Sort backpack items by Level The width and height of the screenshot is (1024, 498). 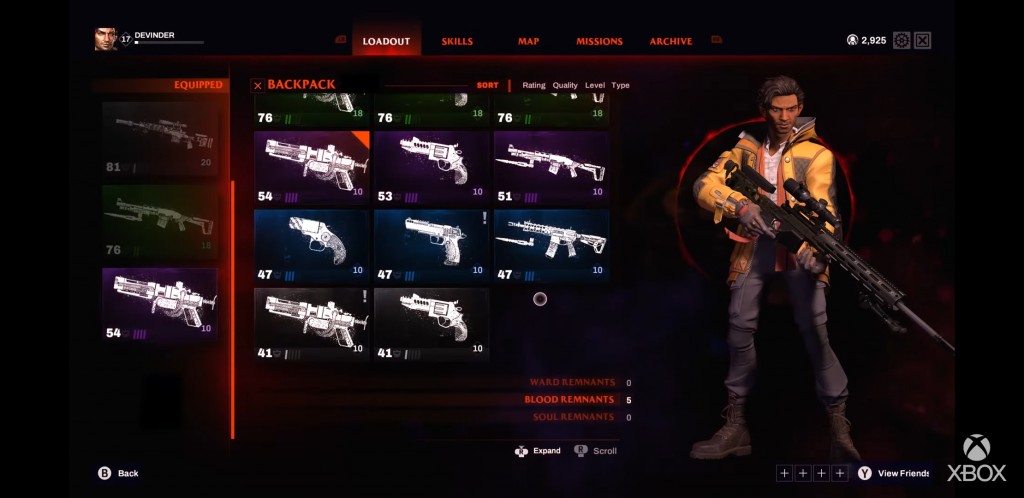[595, 85]
